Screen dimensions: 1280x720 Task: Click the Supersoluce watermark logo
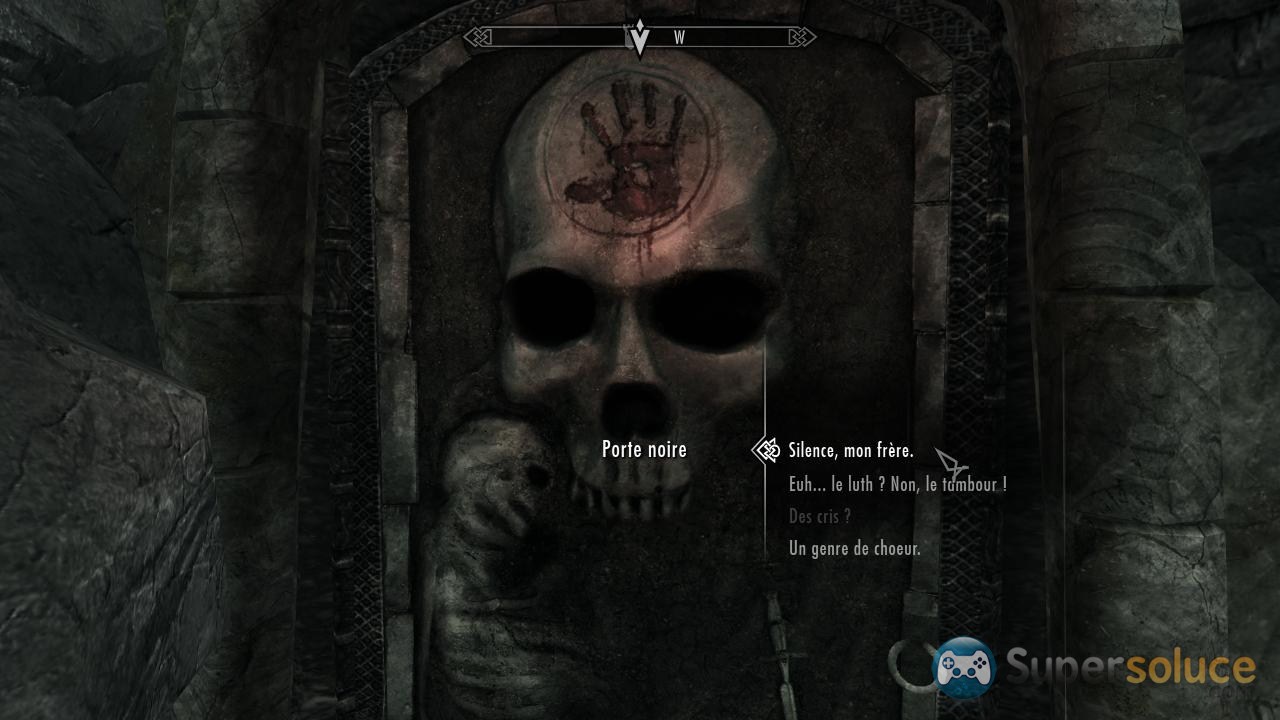click(x=1095, y=668)
